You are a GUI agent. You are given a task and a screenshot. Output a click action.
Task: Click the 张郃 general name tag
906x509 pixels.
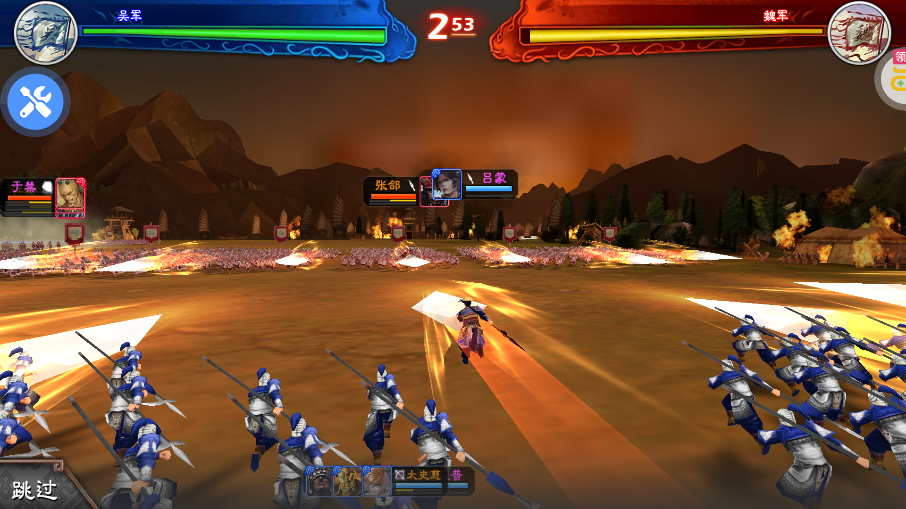pyautogui.click(x=389, y=185)
